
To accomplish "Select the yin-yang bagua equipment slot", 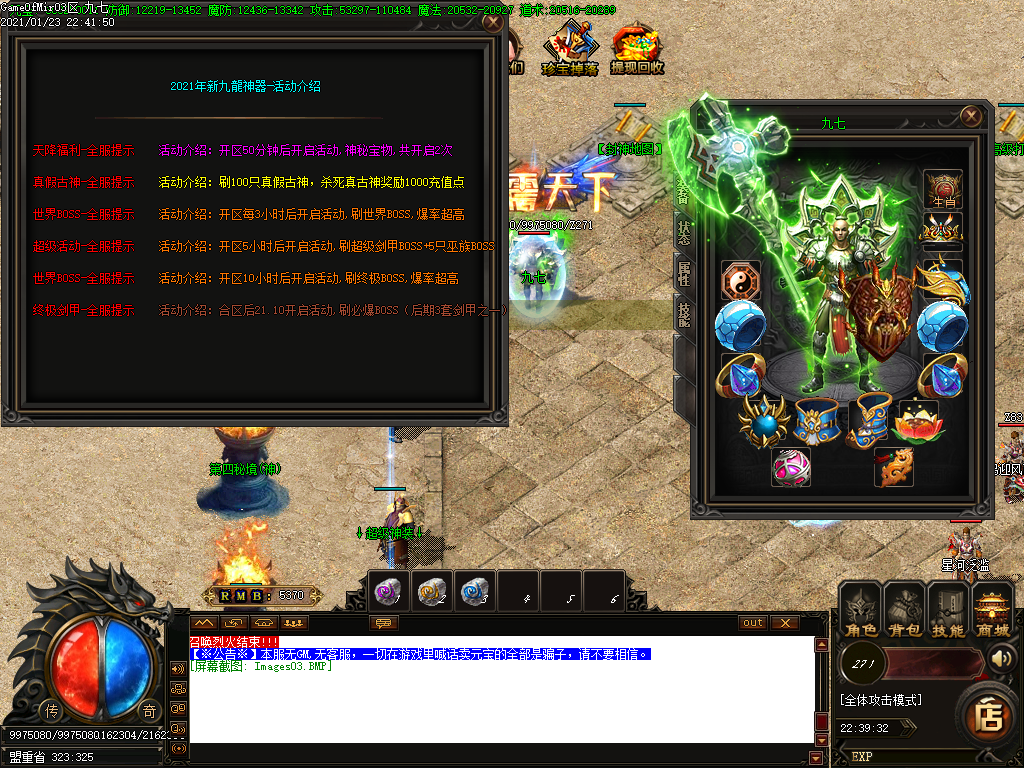I will pyautogui.click(x=740, y=280).
